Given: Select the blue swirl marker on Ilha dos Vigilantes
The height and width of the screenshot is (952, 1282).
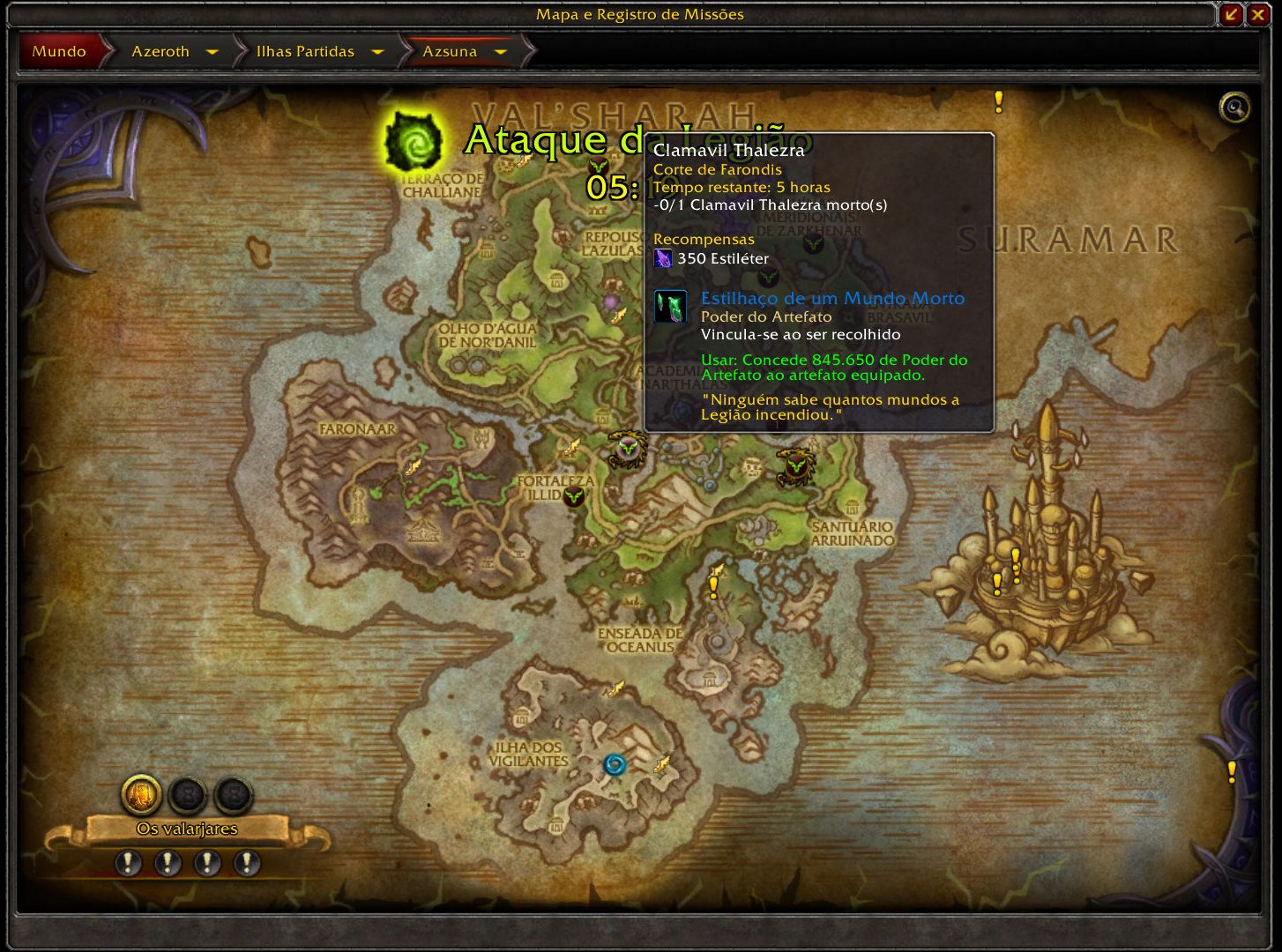Looking at the screenshot, I should click(615, 764).
